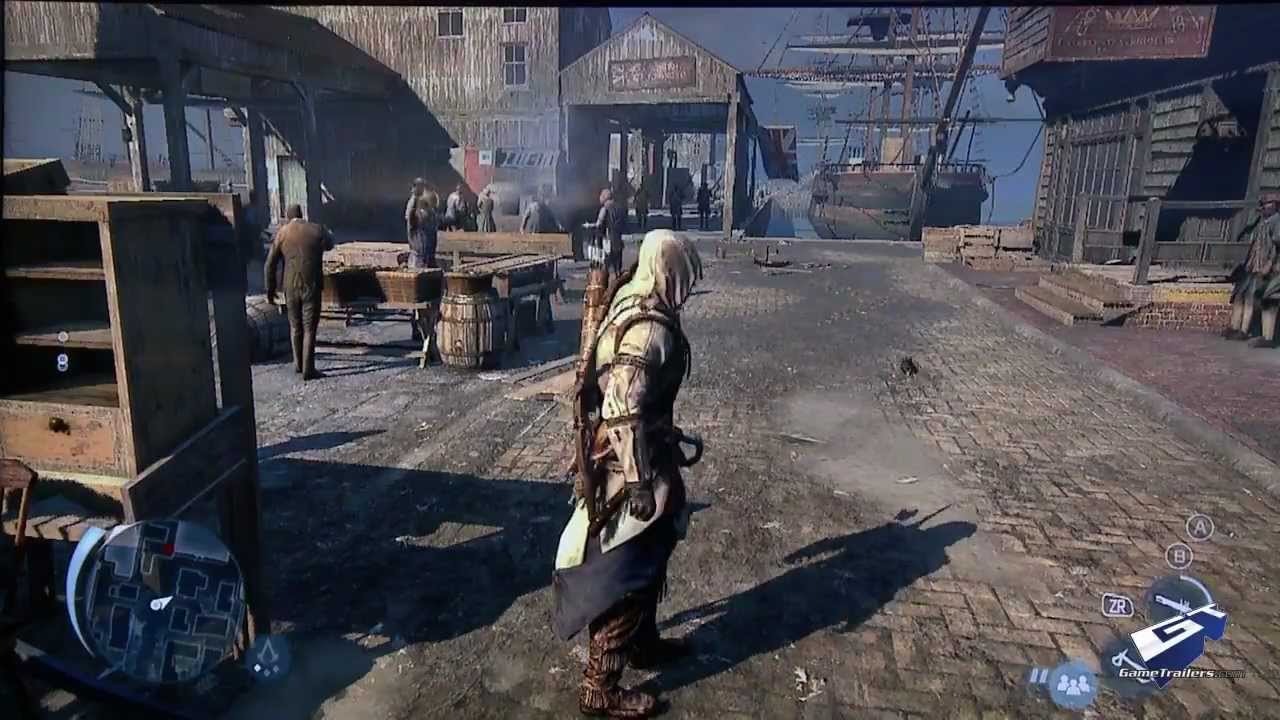The height and width of the screenshot is (720, 1280).
Task: Click the GameTrailers.com watermark text
Action: [1181, 673]
